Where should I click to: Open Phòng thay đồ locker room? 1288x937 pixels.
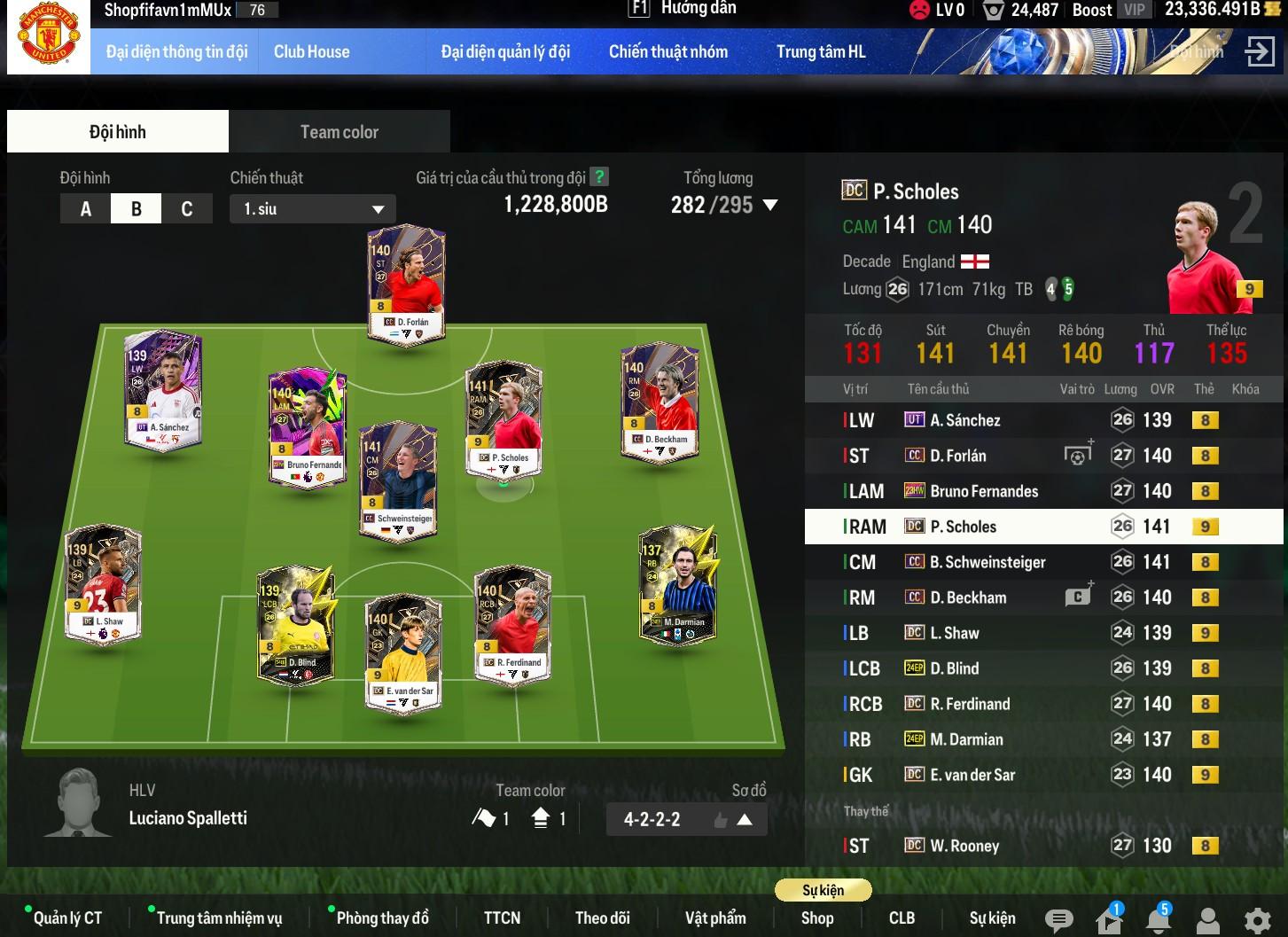[x=382, y=918]
